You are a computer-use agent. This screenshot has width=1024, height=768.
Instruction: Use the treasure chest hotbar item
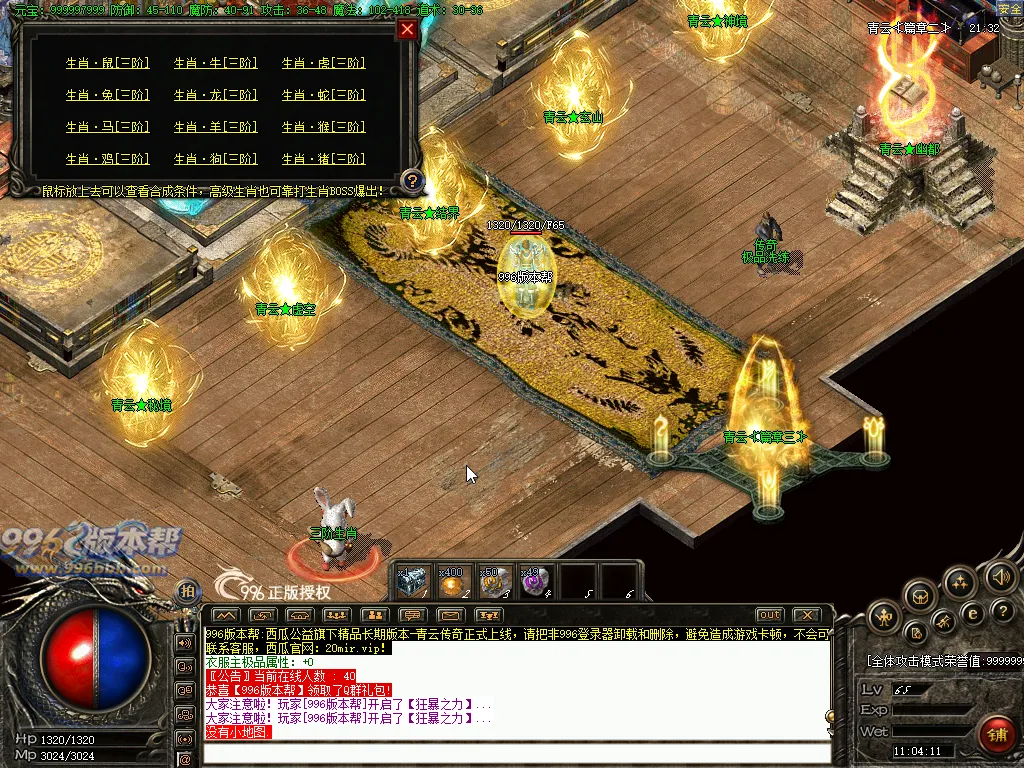tap(412, 582)
